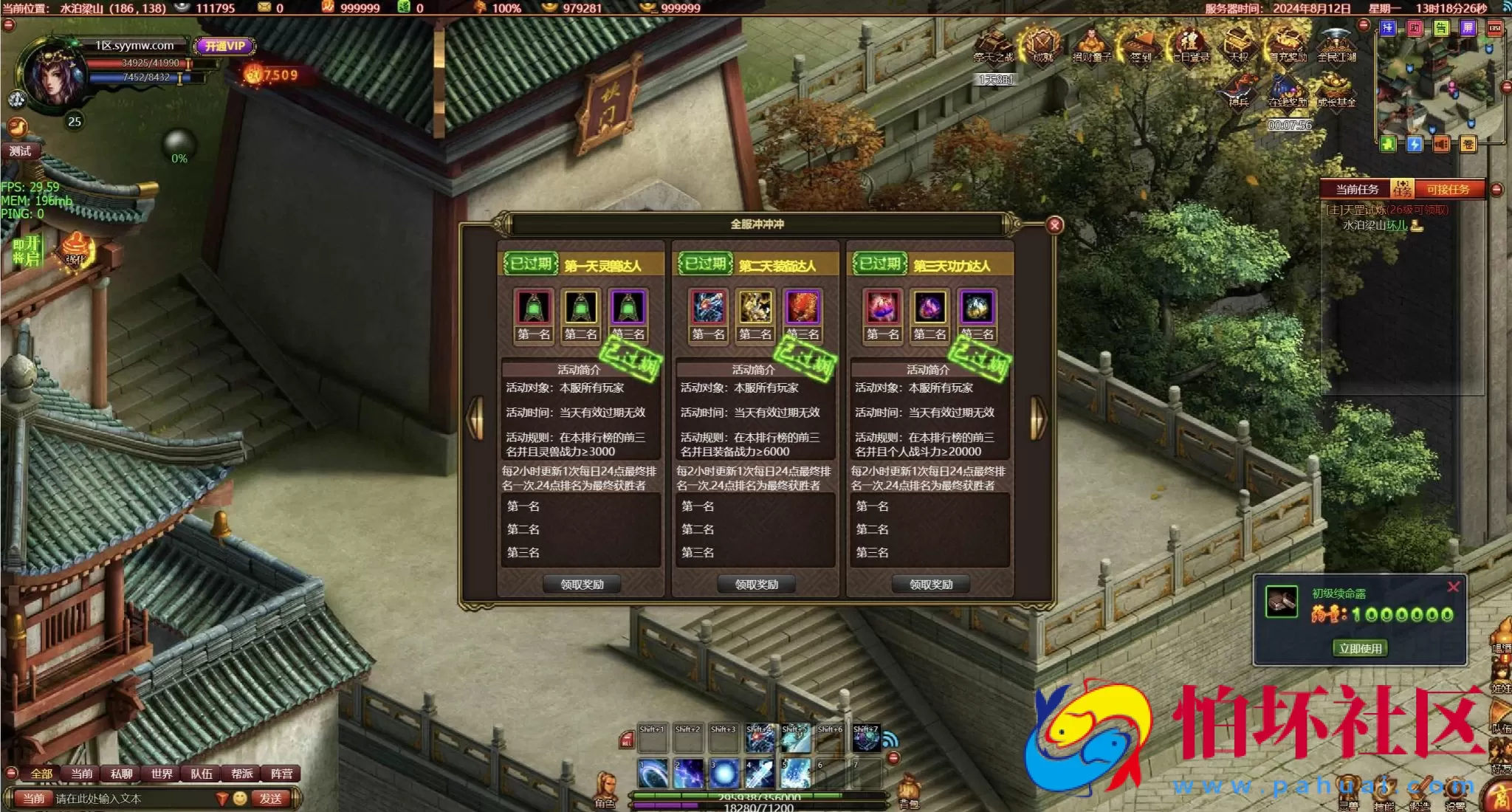Close the 全服冲冲冲 event window

point(1055,225)
